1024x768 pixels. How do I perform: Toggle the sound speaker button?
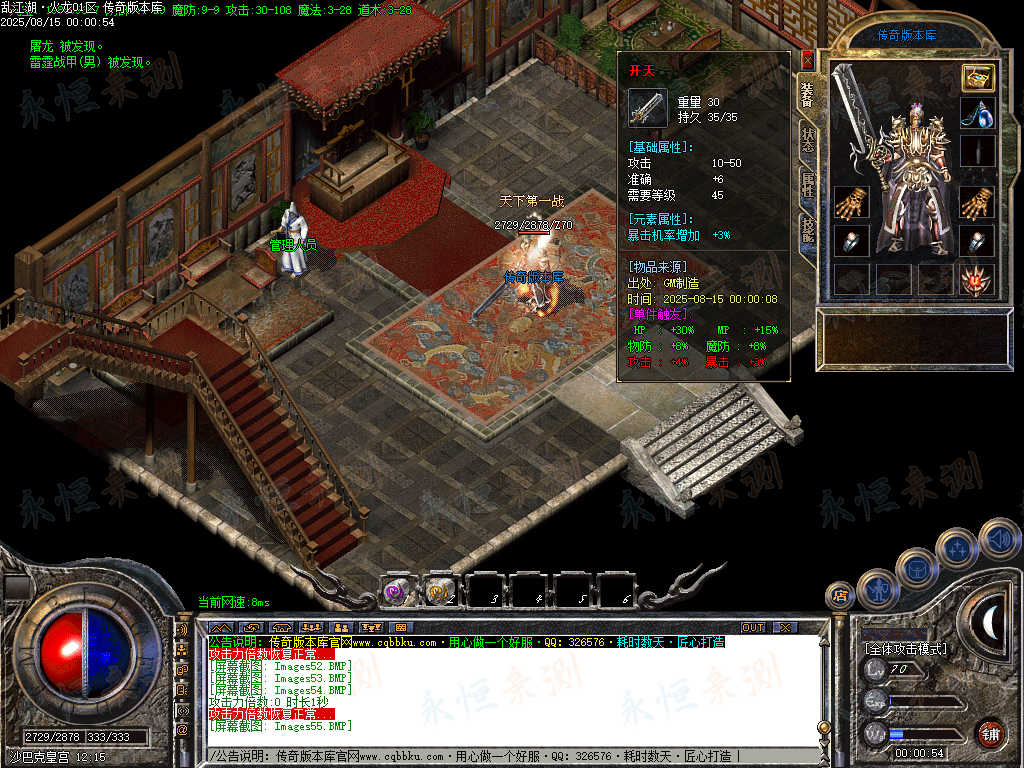coord(999,538)
